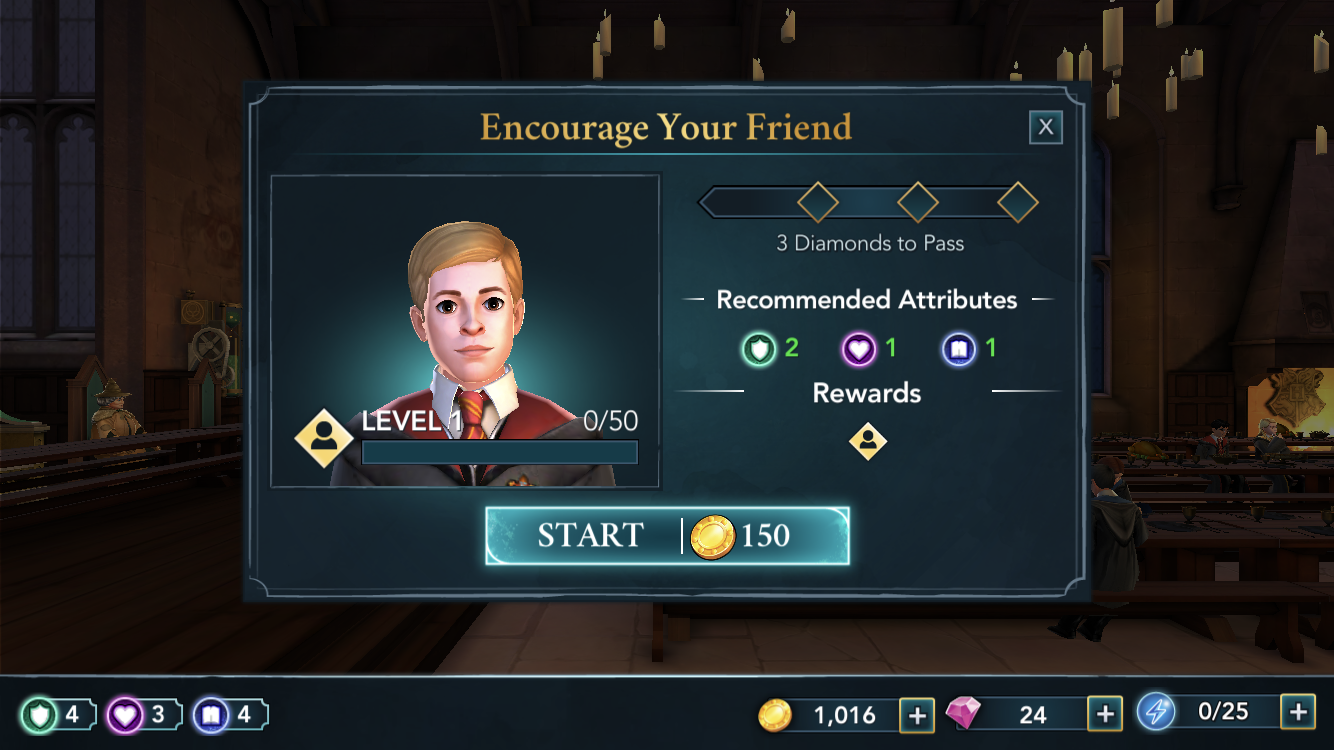Start the encounter for 150 coins
This screenshot has height=750, width=1334.
[x=667, y=536]
